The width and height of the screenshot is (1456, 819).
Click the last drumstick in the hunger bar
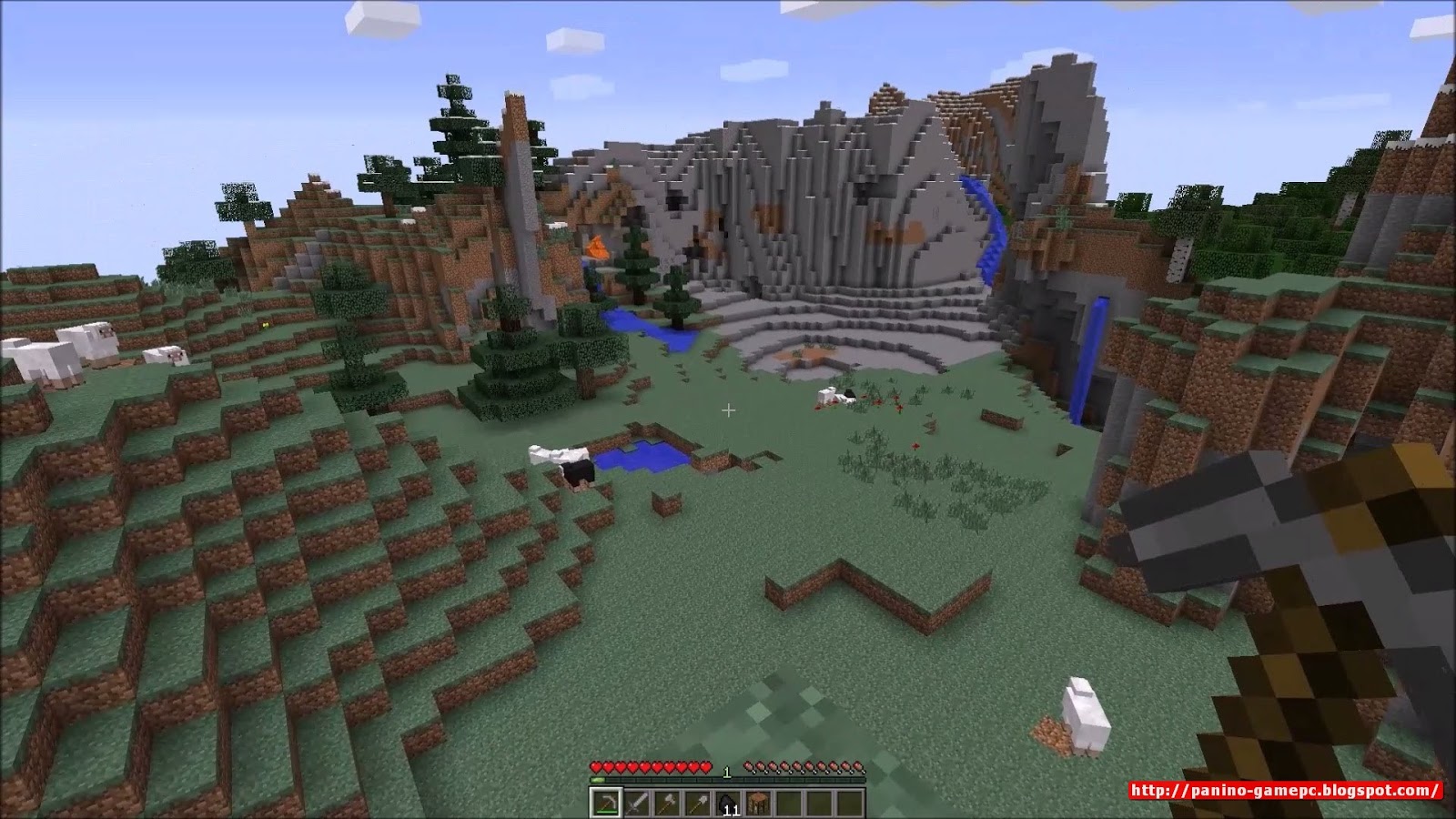tap(859, 766)
